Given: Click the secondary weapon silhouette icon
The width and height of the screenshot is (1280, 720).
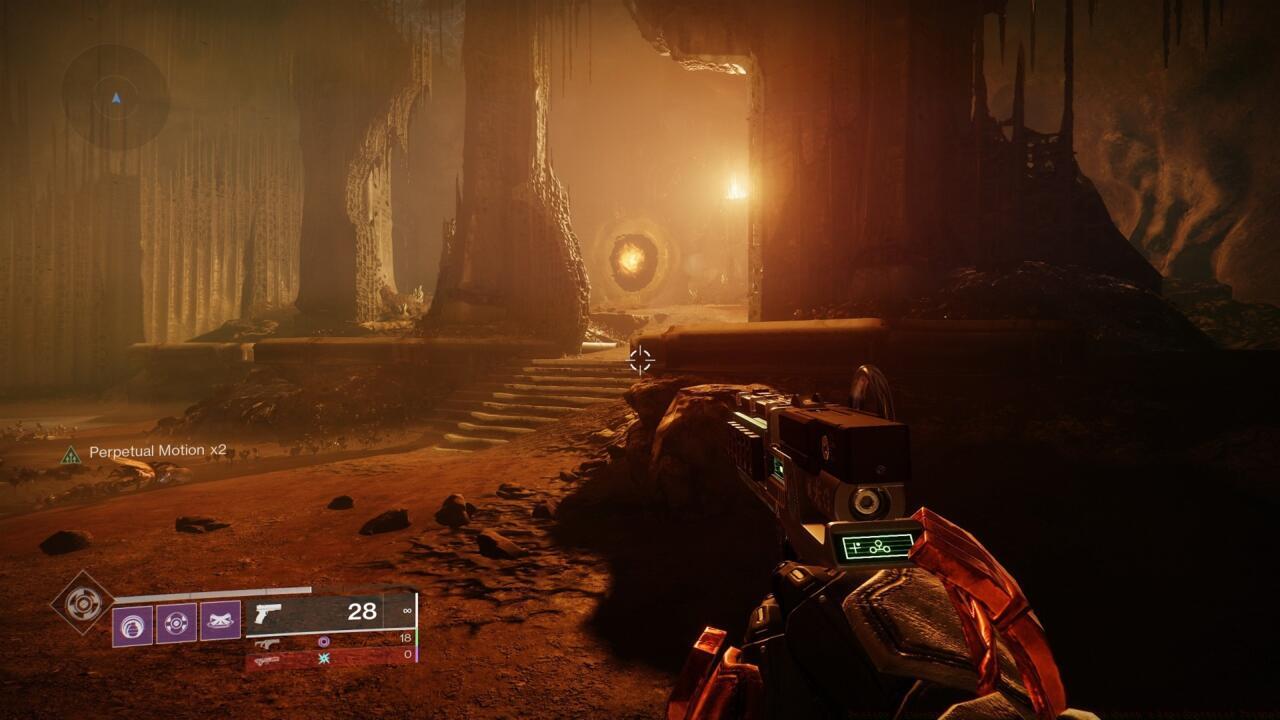Looking at the screenshot, I should (x=268, y=642).
